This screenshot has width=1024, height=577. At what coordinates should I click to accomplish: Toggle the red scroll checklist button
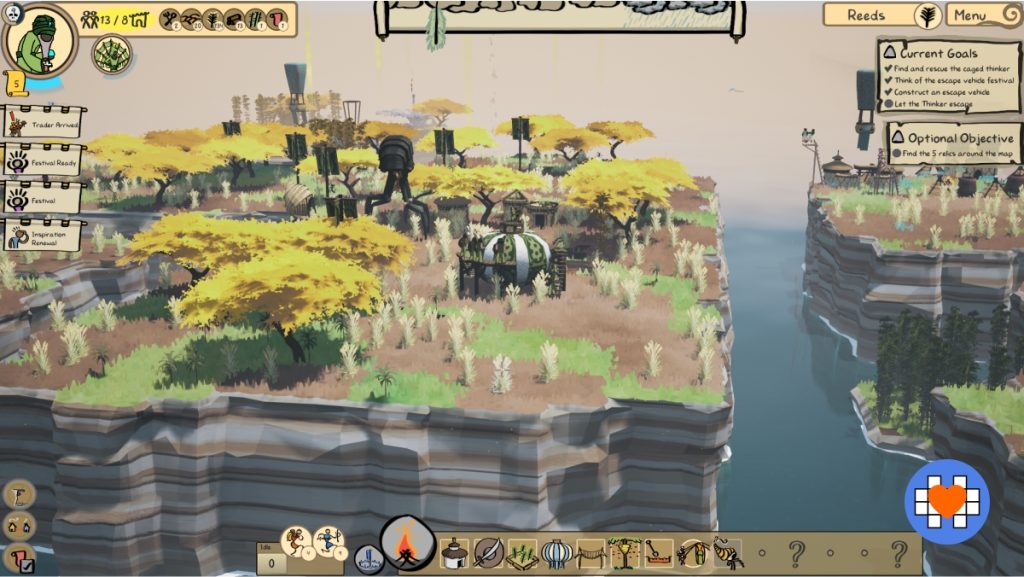pyautogui.click(x=20, y=557)
